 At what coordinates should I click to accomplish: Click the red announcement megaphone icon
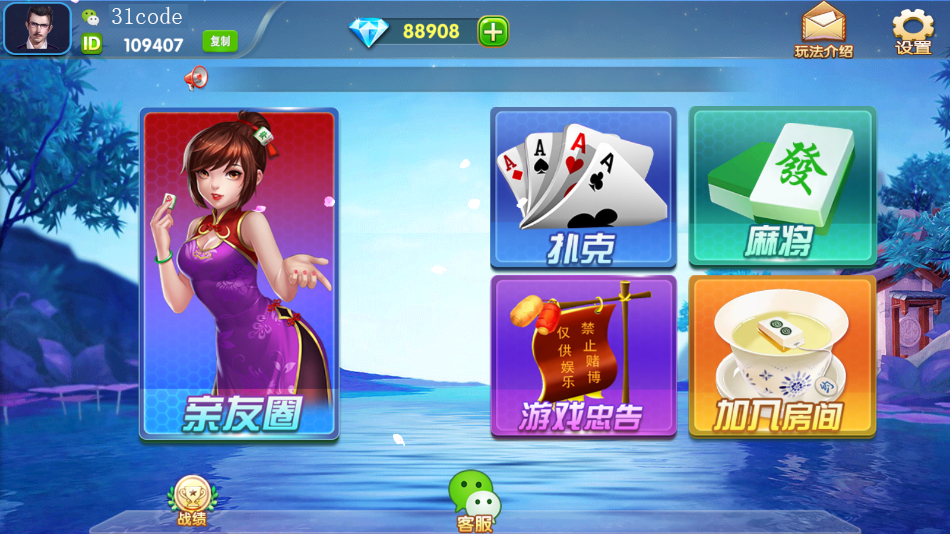pos(196,78)
